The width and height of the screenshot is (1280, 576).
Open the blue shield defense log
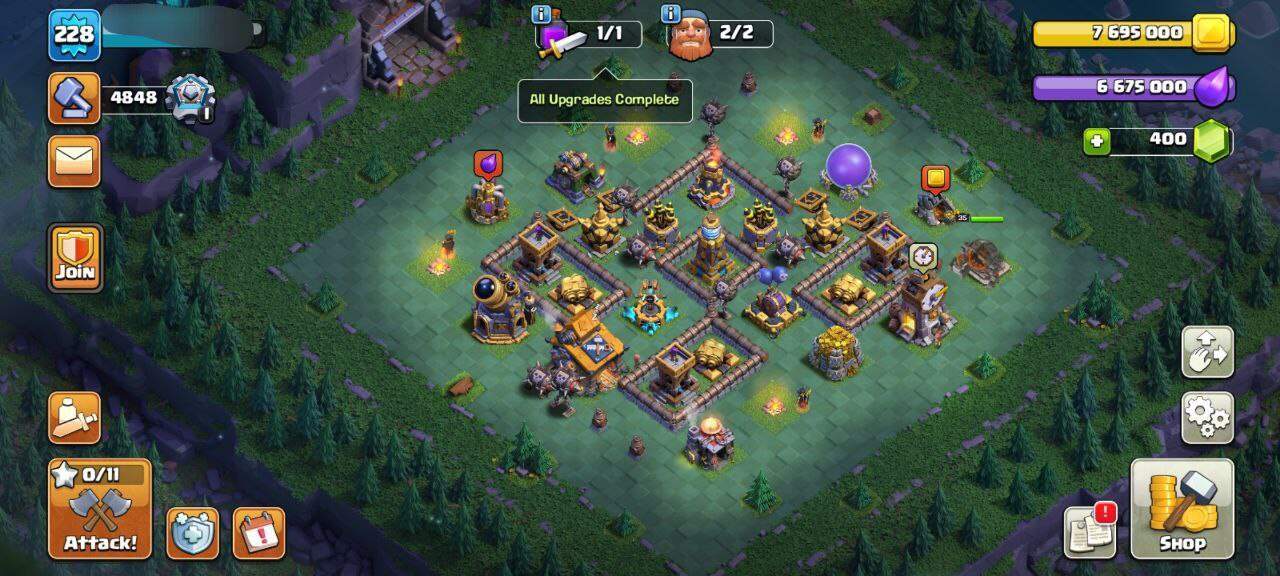click(192, 533)
